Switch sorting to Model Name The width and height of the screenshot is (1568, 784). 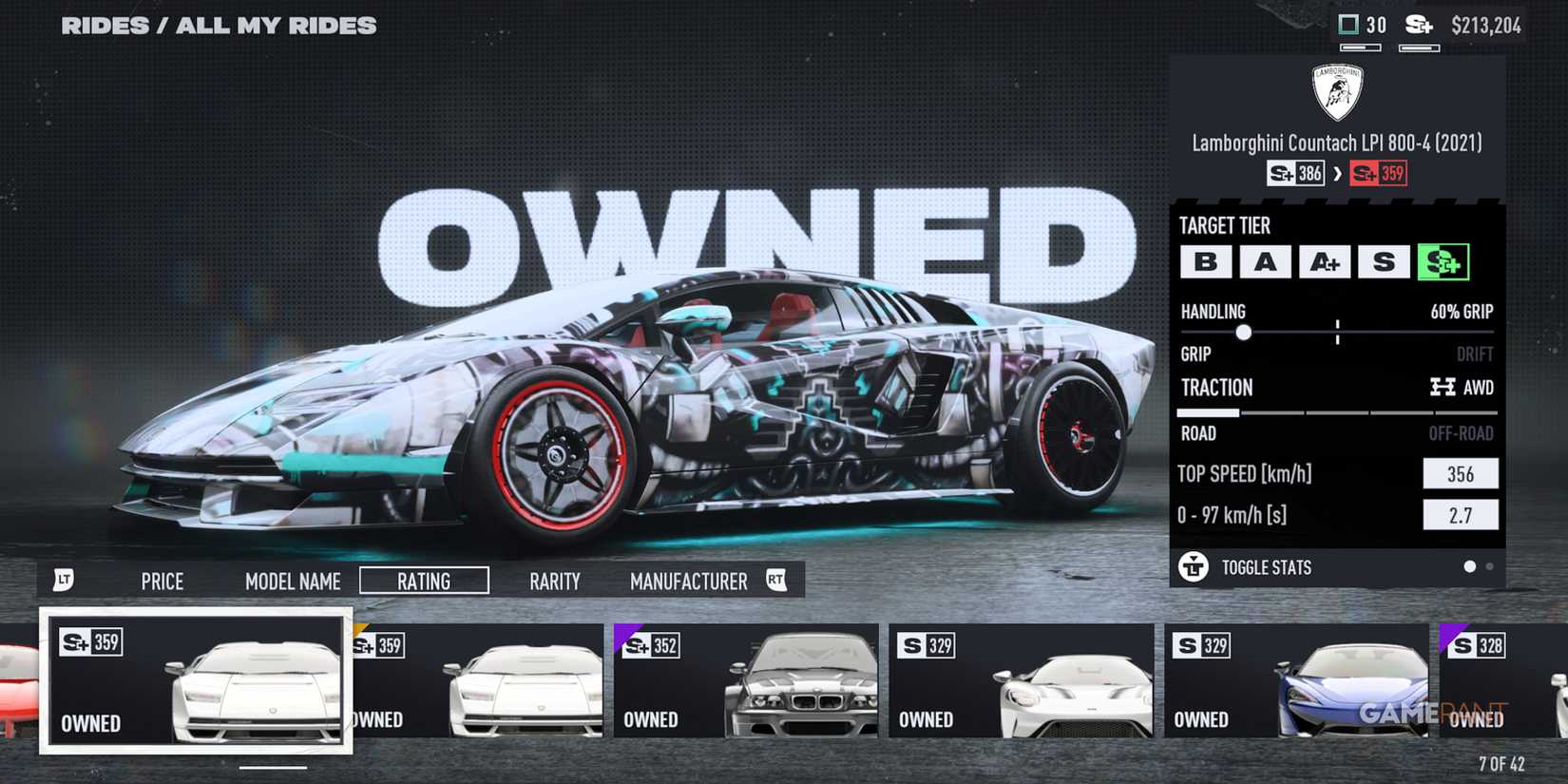point(293,581)
